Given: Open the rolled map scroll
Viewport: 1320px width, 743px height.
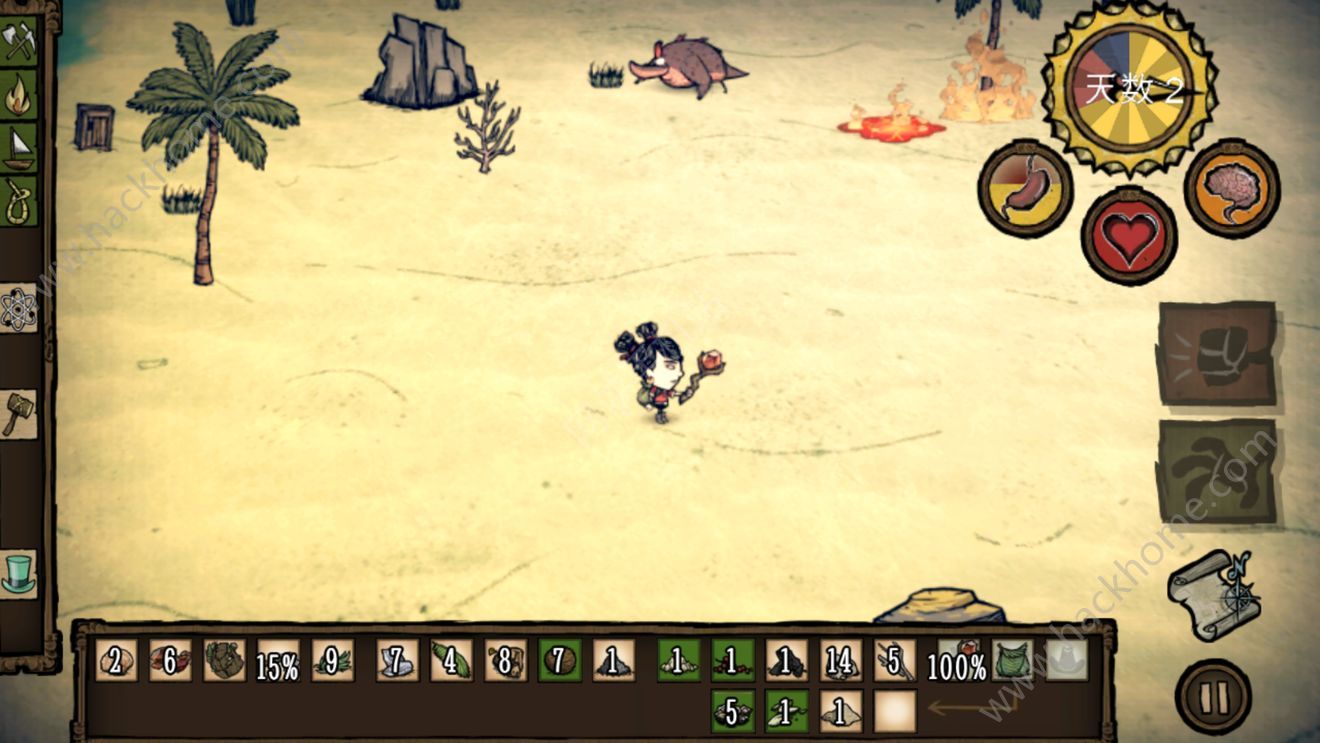Looking at the screenshot, I should (1213, 594).
